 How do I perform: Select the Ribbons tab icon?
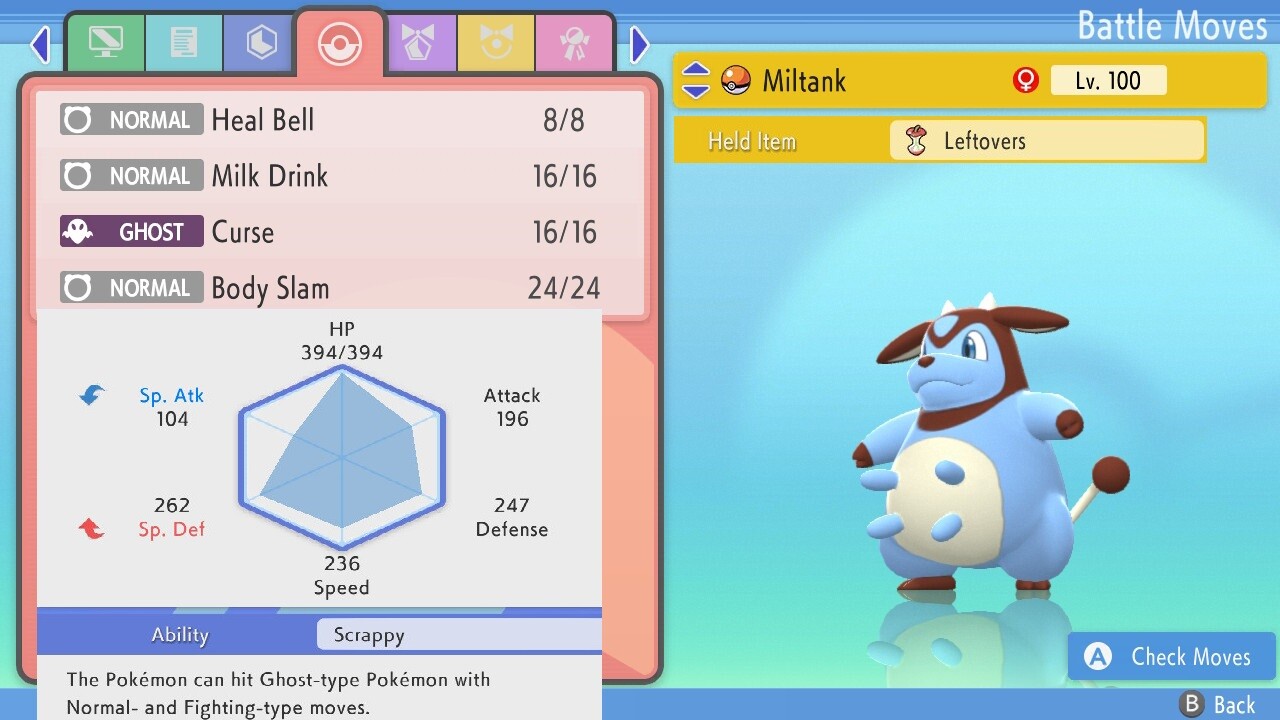[575, 43]
